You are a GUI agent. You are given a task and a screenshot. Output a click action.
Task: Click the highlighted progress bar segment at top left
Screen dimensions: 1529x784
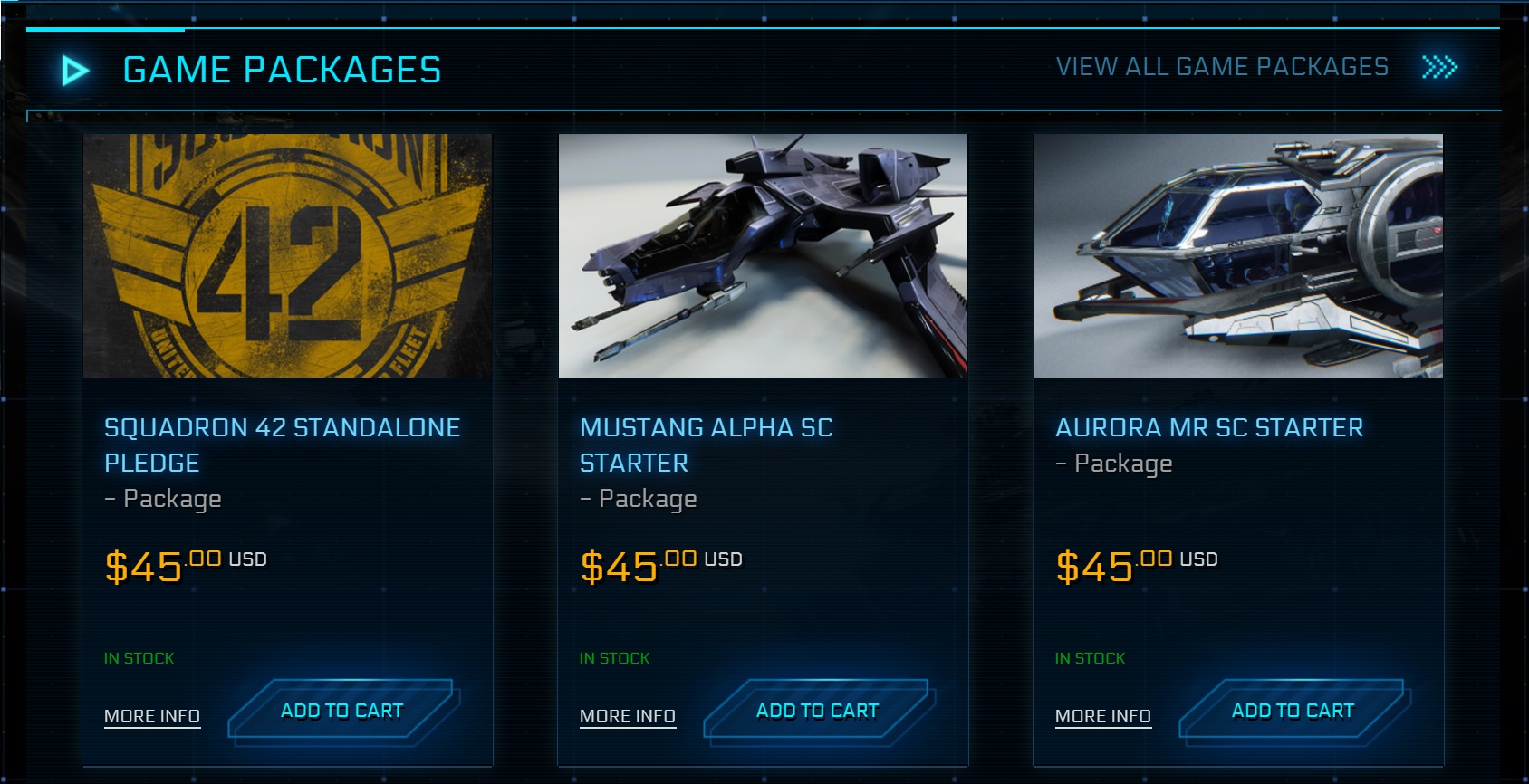106,29
